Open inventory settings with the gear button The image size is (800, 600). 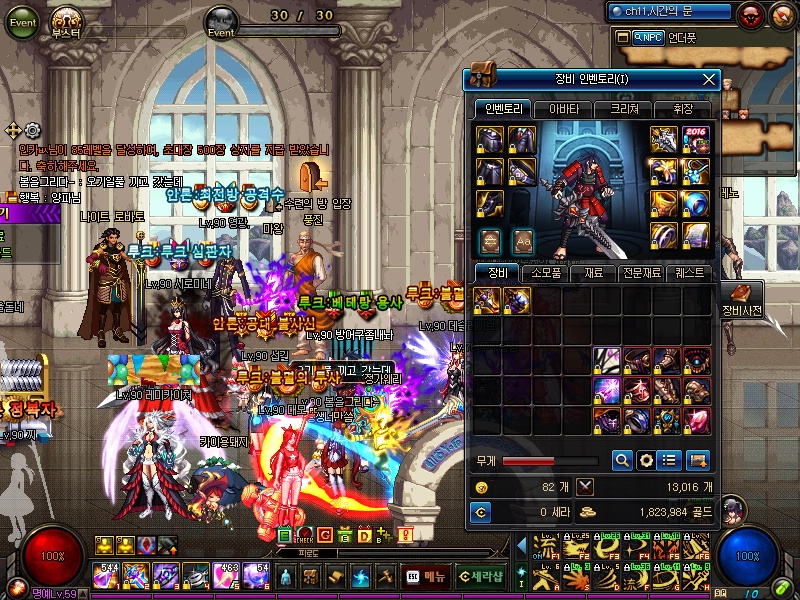point(647,460)
